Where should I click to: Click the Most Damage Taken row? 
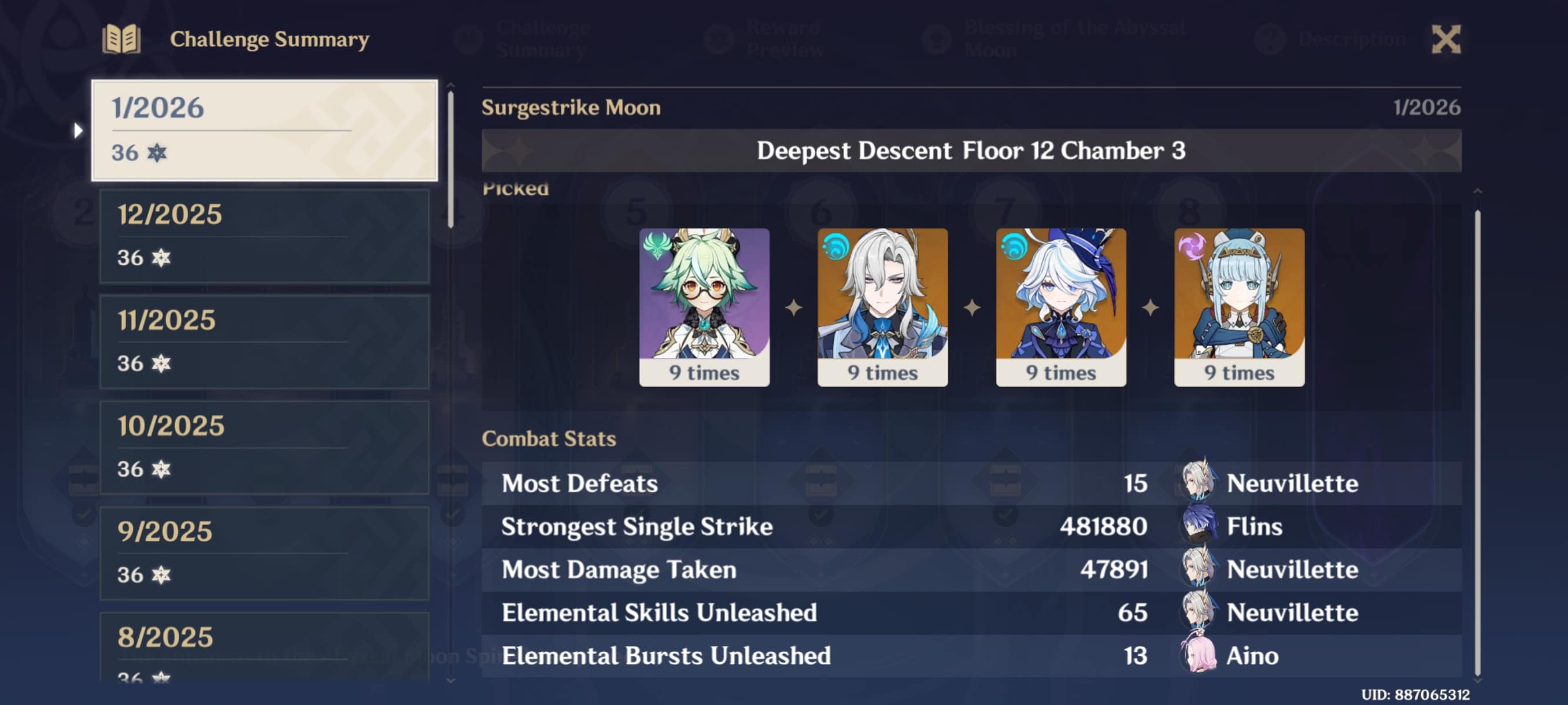click(971, 570)
